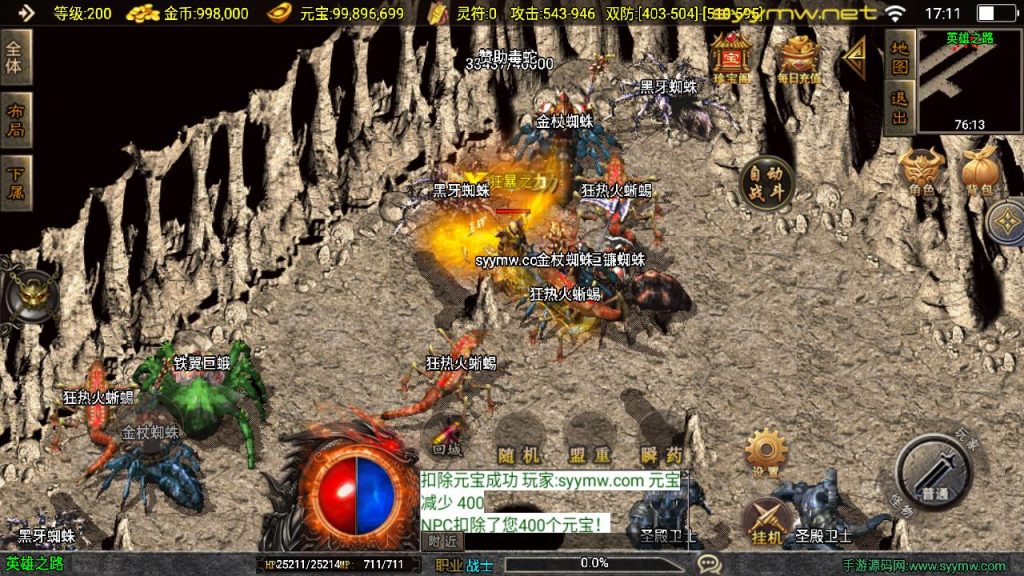Image resolution: width=1024 pixels, height=576 pixels.
Task: Open 设置 settings gear
Action: click(x=766, y=451)
